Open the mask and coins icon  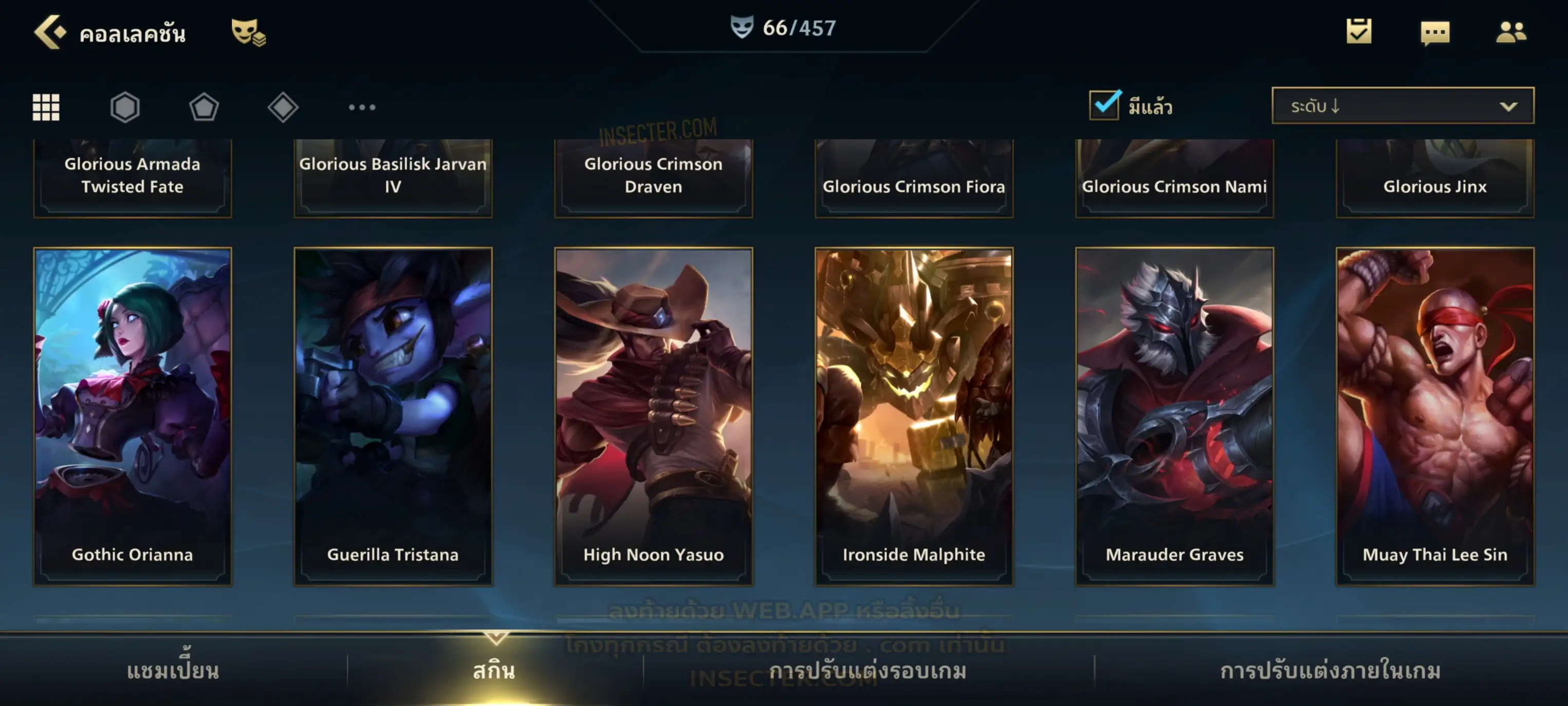(248, 32)
